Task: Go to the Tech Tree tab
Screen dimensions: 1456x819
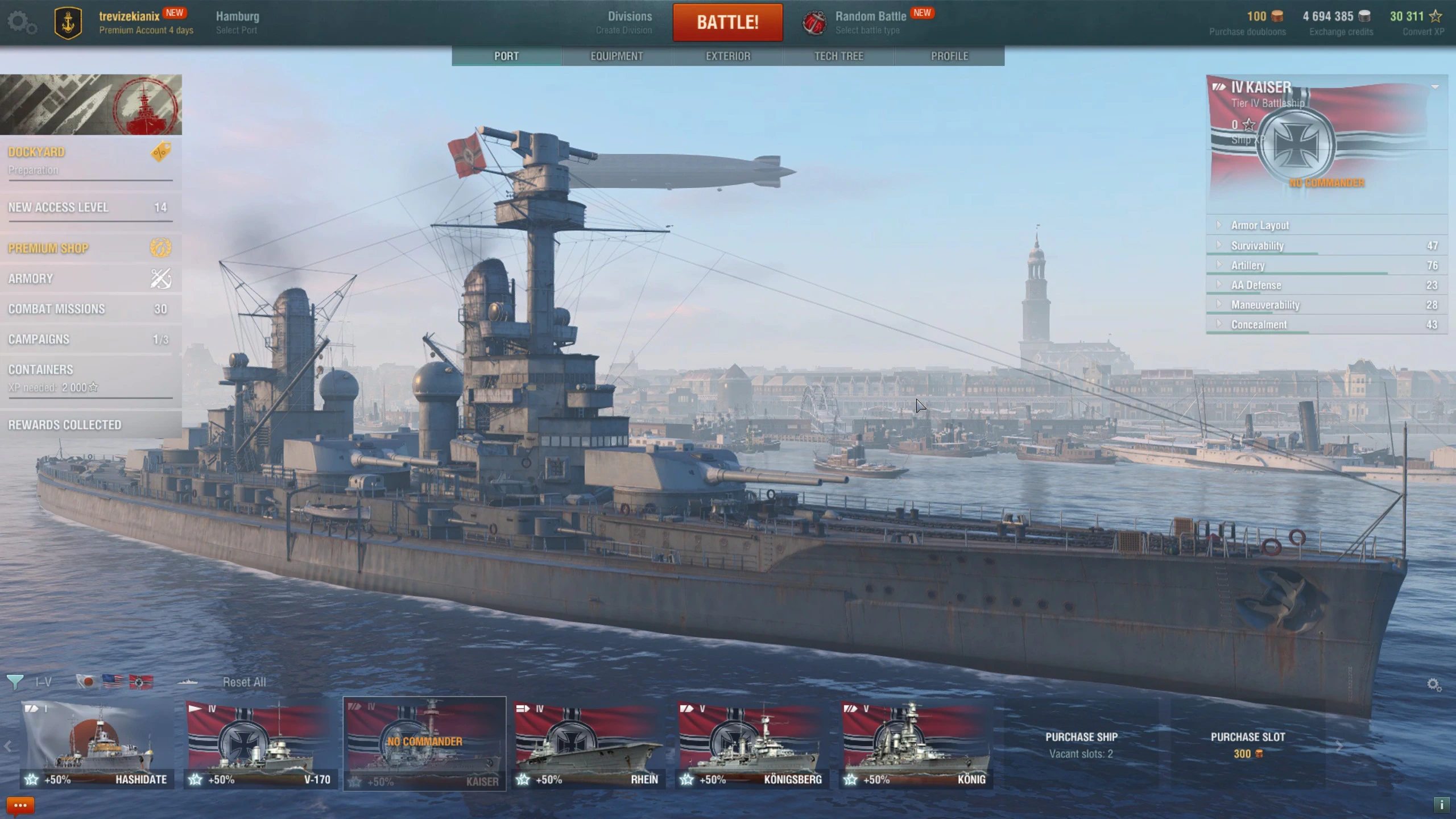Action: coord(838,56)
